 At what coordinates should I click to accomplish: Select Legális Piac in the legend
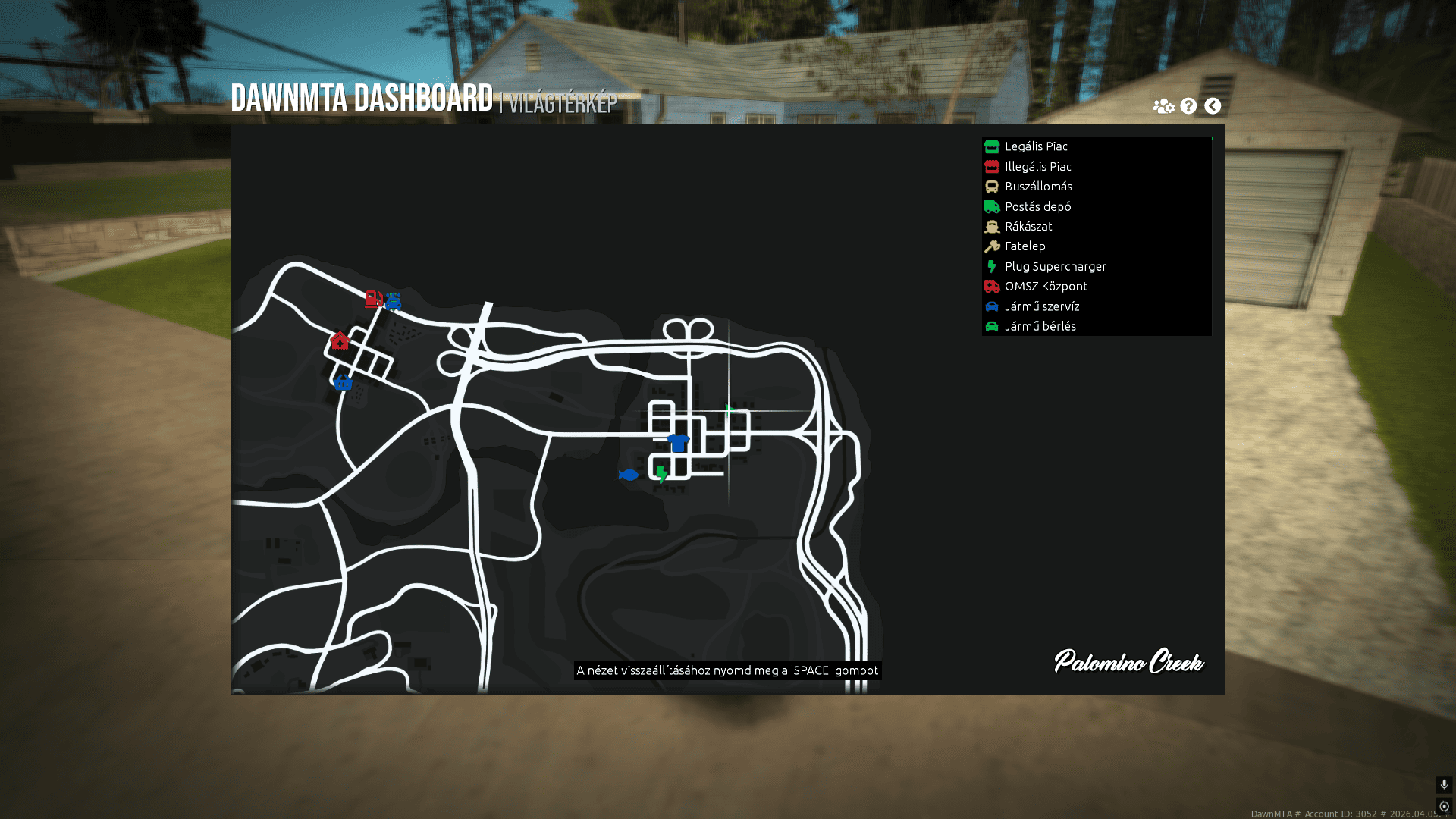click(x=1036, y=146)
